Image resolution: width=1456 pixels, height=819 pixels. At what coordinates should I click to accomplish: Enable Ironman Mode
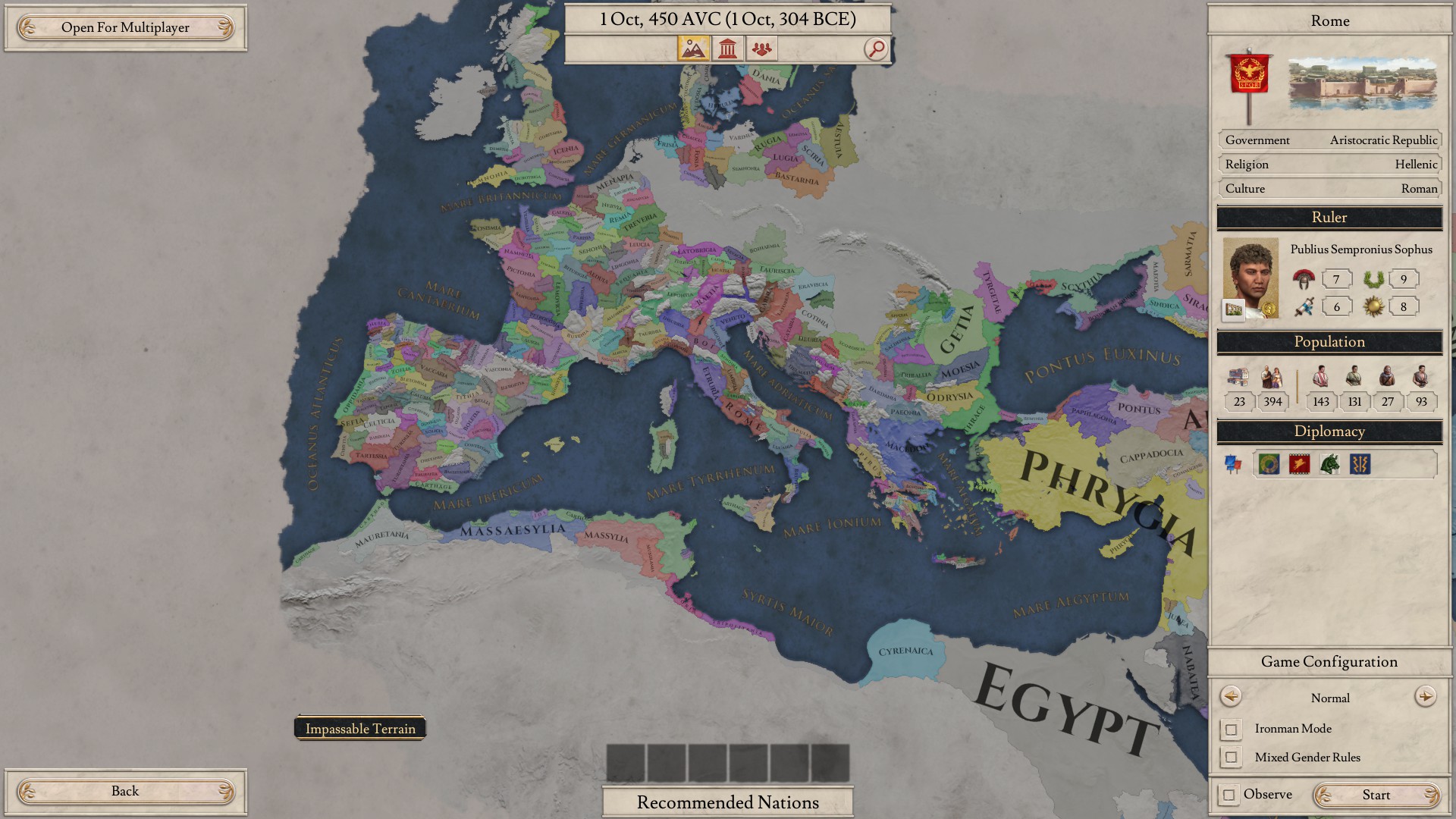(1231, 729)
